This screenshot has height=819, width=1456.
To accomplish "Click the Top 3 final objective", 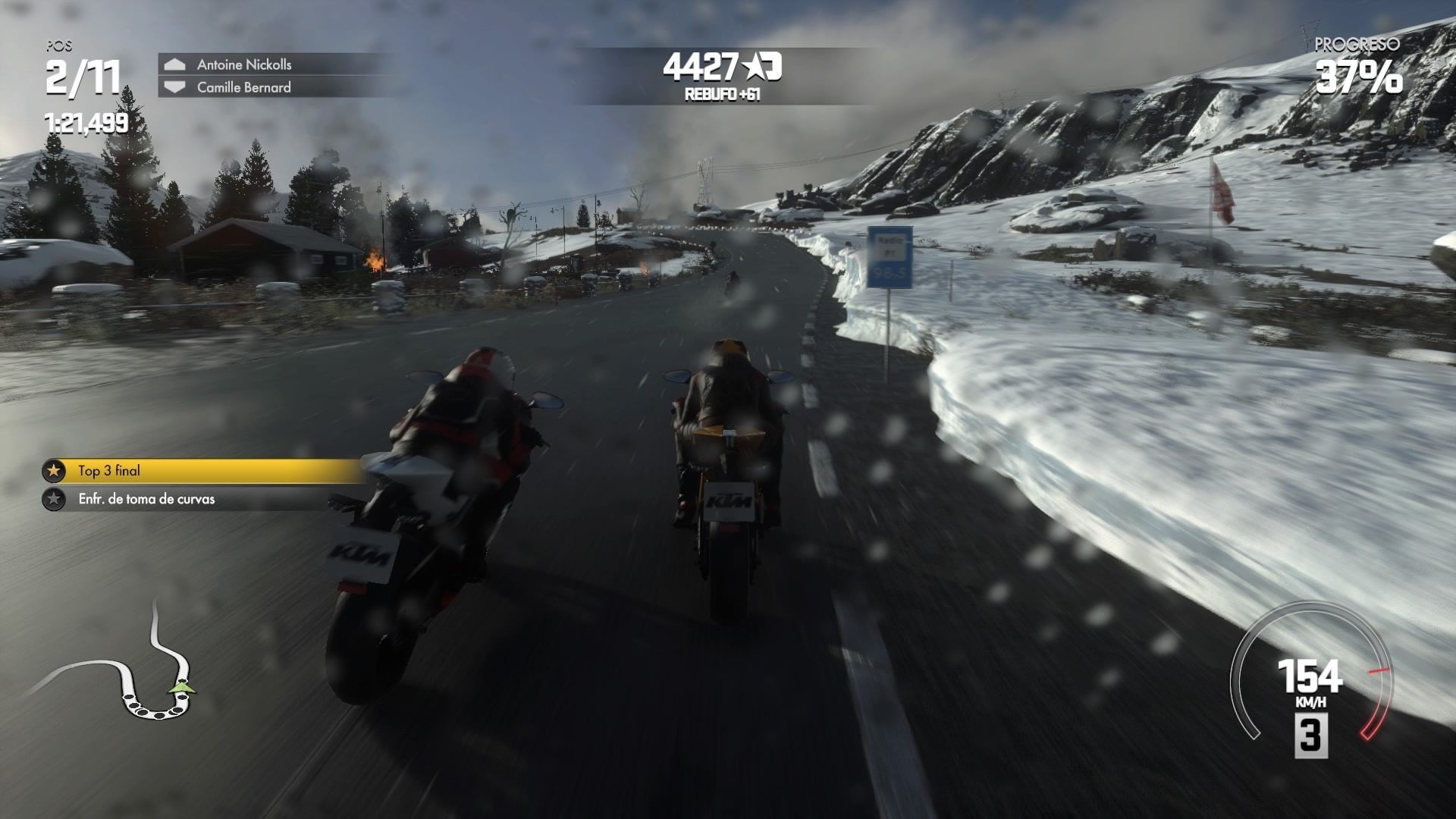I will (x=109, y=471).
